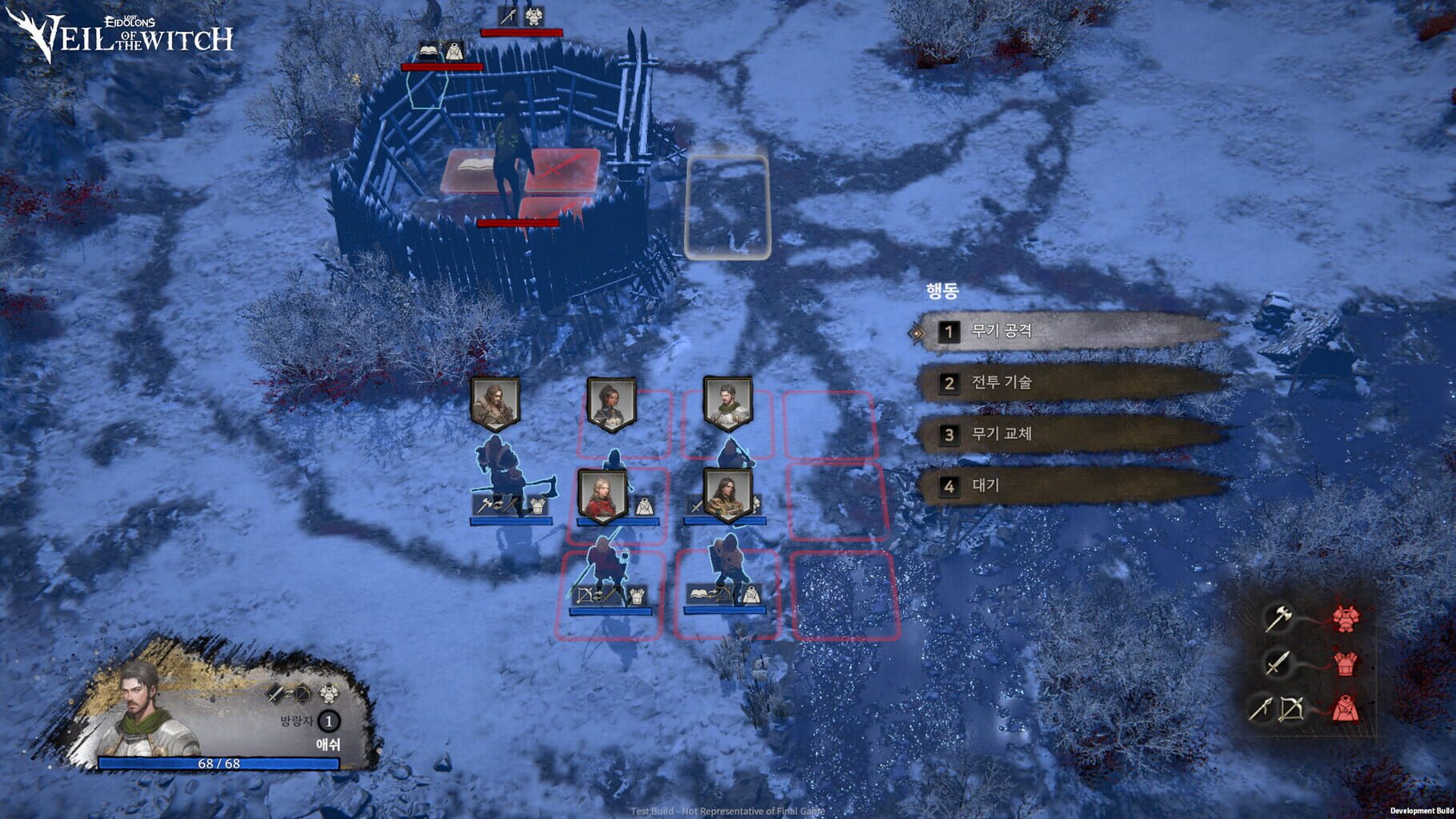Select the battleaxe weapon icon near the fallen unit

[x=485, y=505]
